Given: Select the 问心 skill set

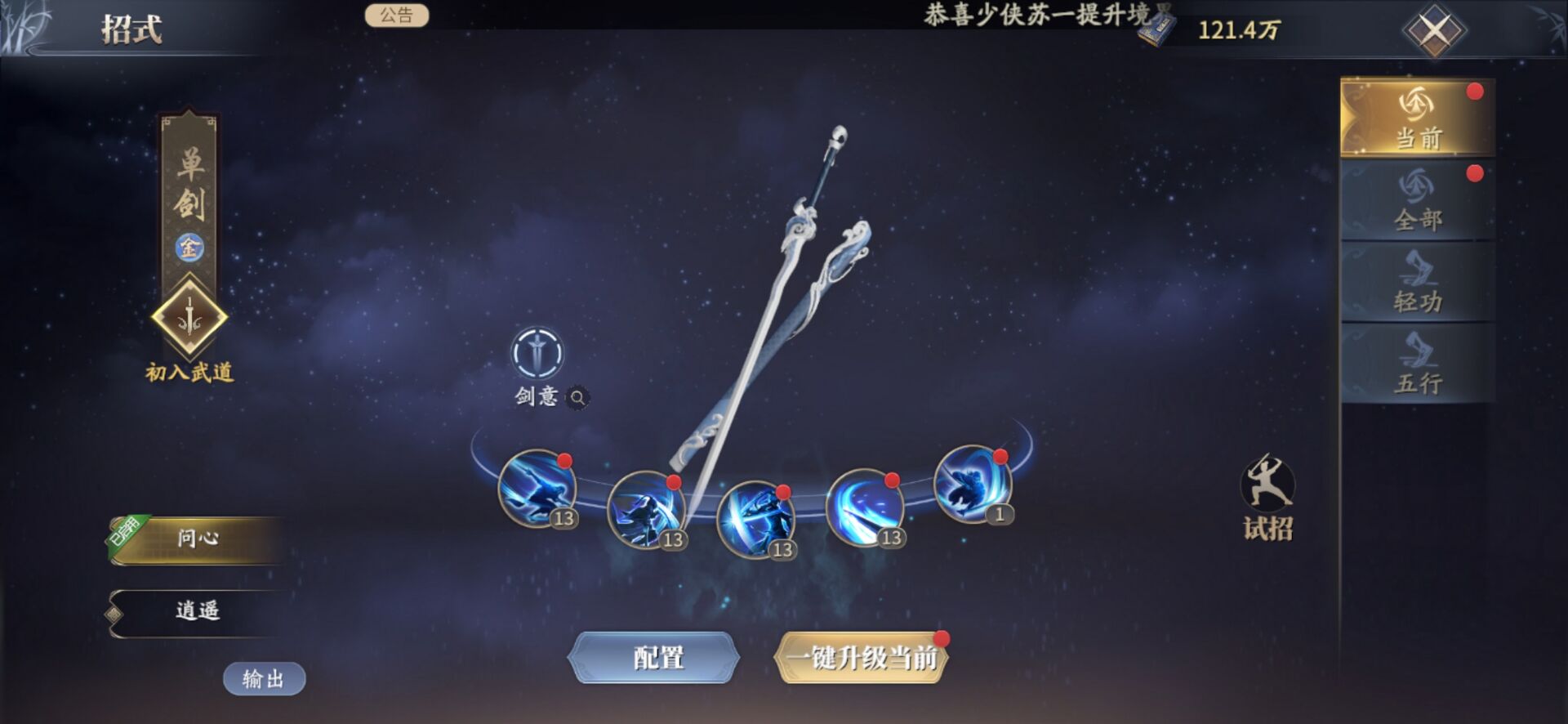Looking at the screenshot, I should pyautogui.click(x=198, y=539).
